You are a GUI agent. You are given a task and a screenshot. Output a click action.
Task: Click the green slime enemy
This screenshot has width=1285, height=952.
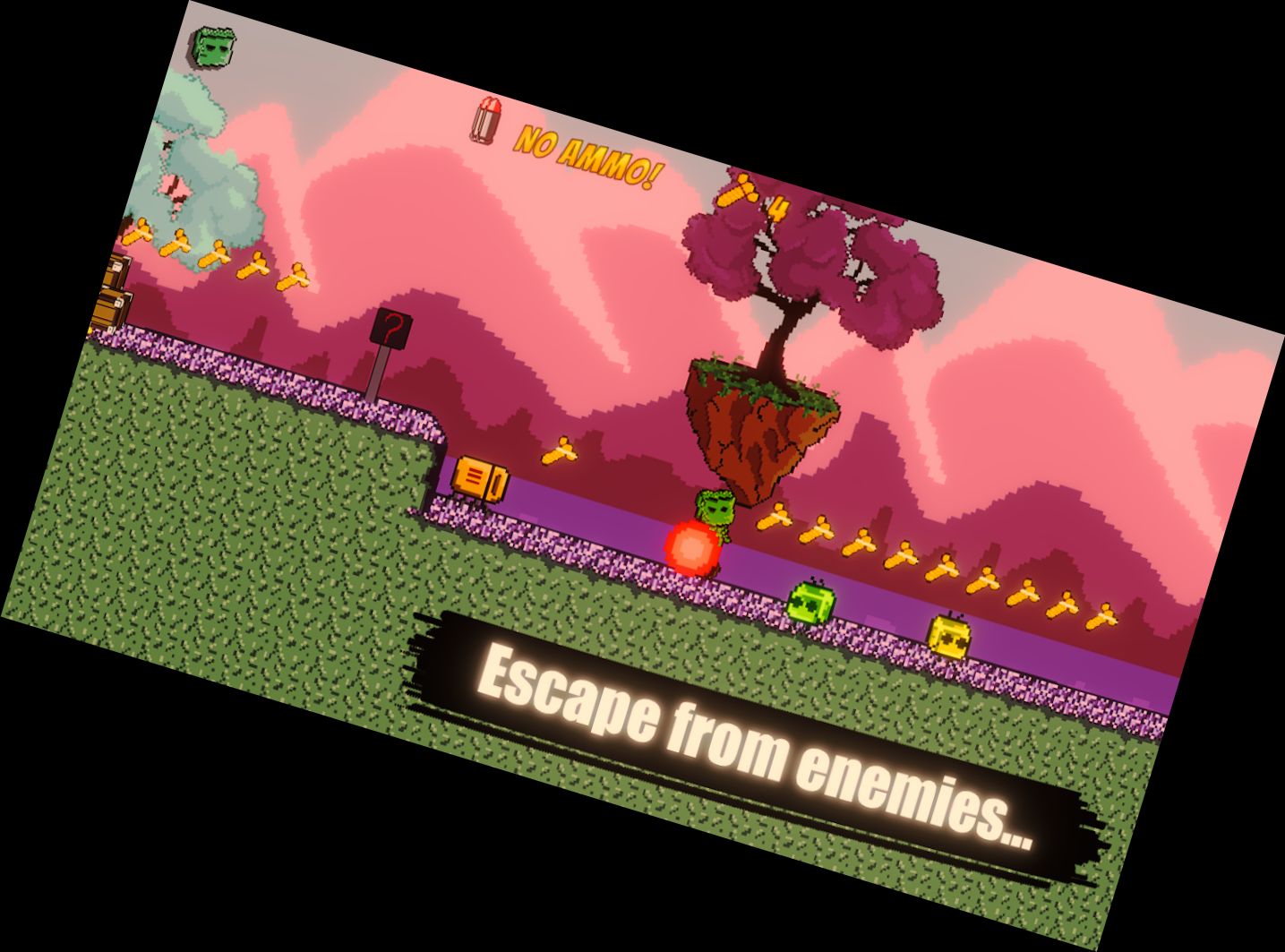click(x=809, y=602)
